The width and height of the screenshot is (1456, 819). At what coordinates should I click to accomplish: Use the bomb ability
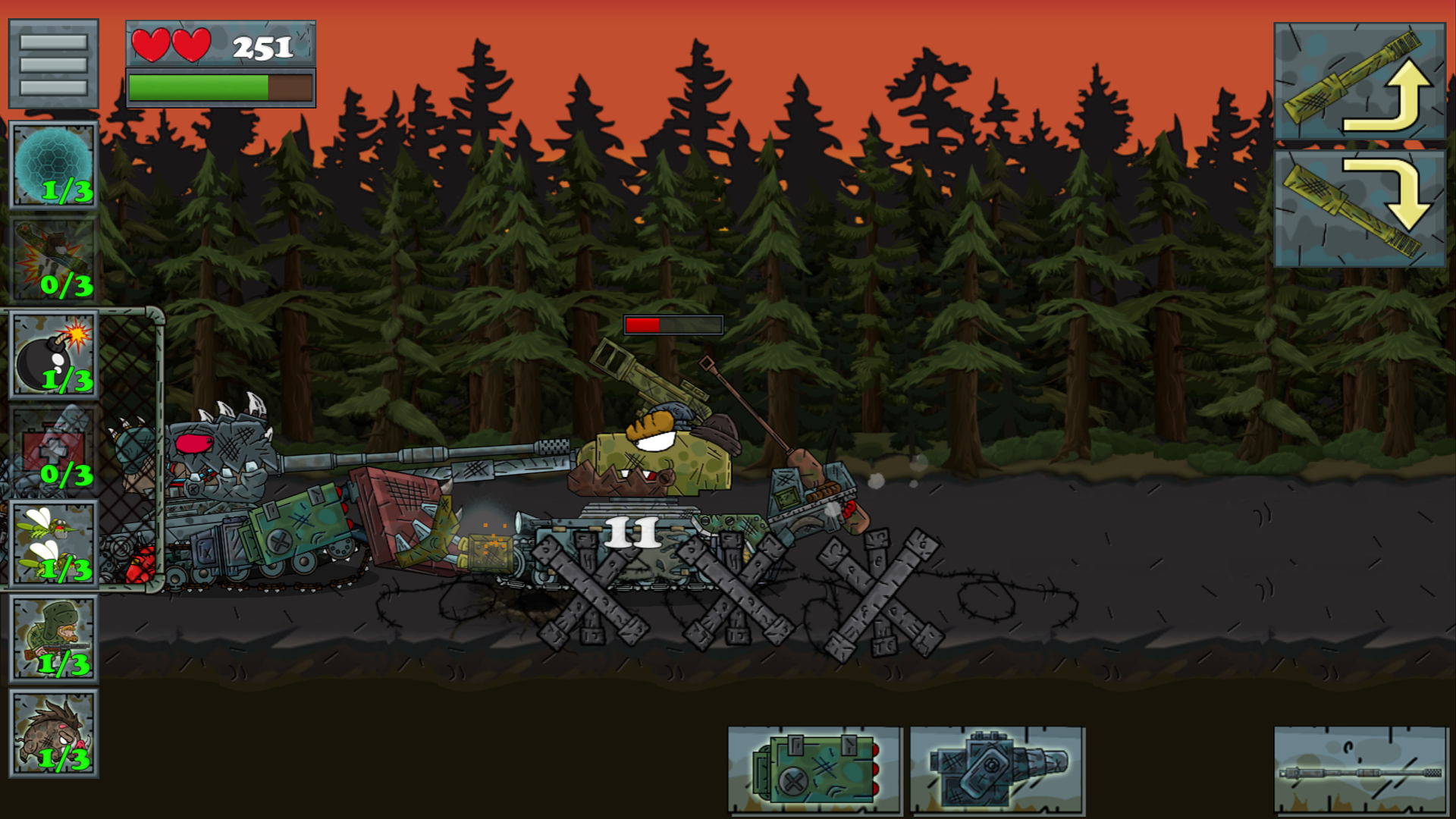(x=53, y=353)
